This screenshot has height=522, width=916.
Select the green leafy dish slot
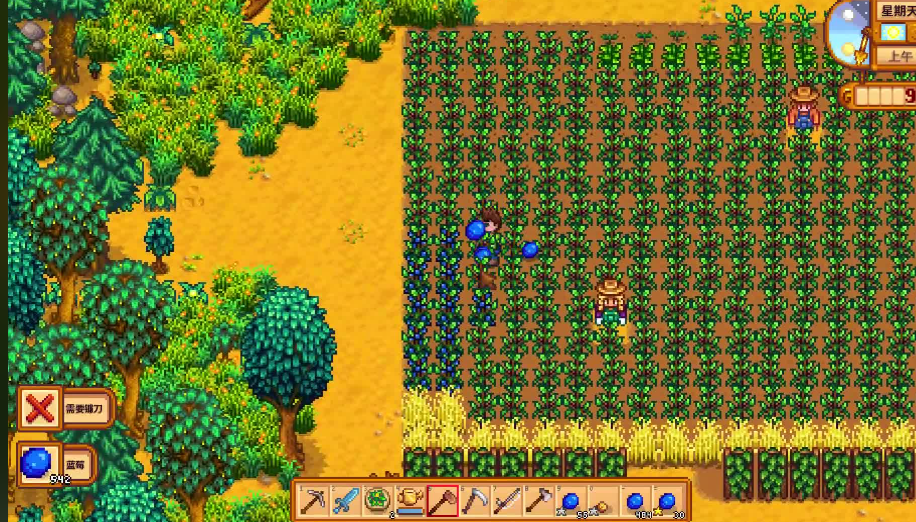(x=378, y=499)
